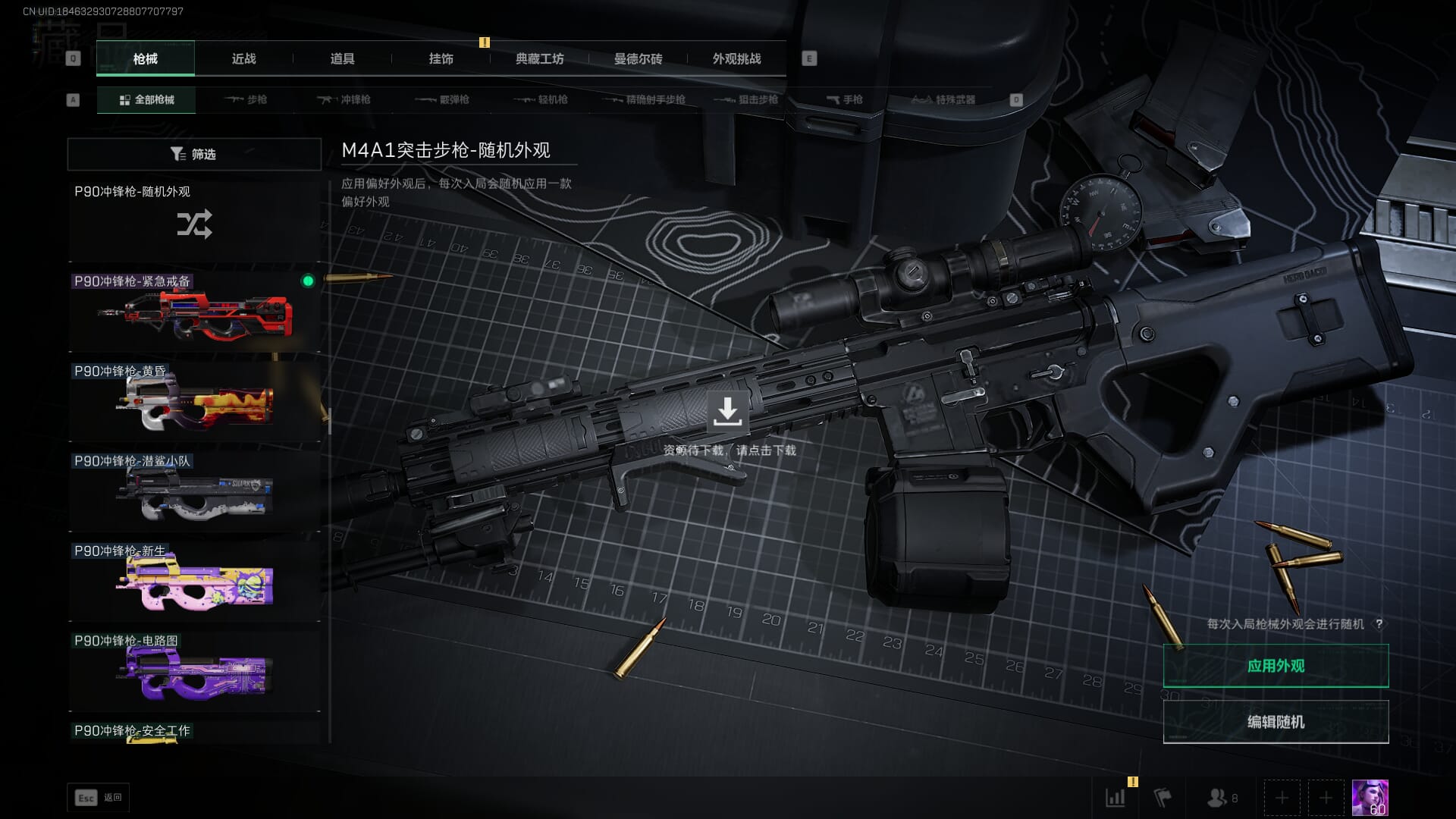Viewport: 1456px width, 819px height.
Task: Select the P90 紧急戒备 skin
Action: tap(195, 312)
